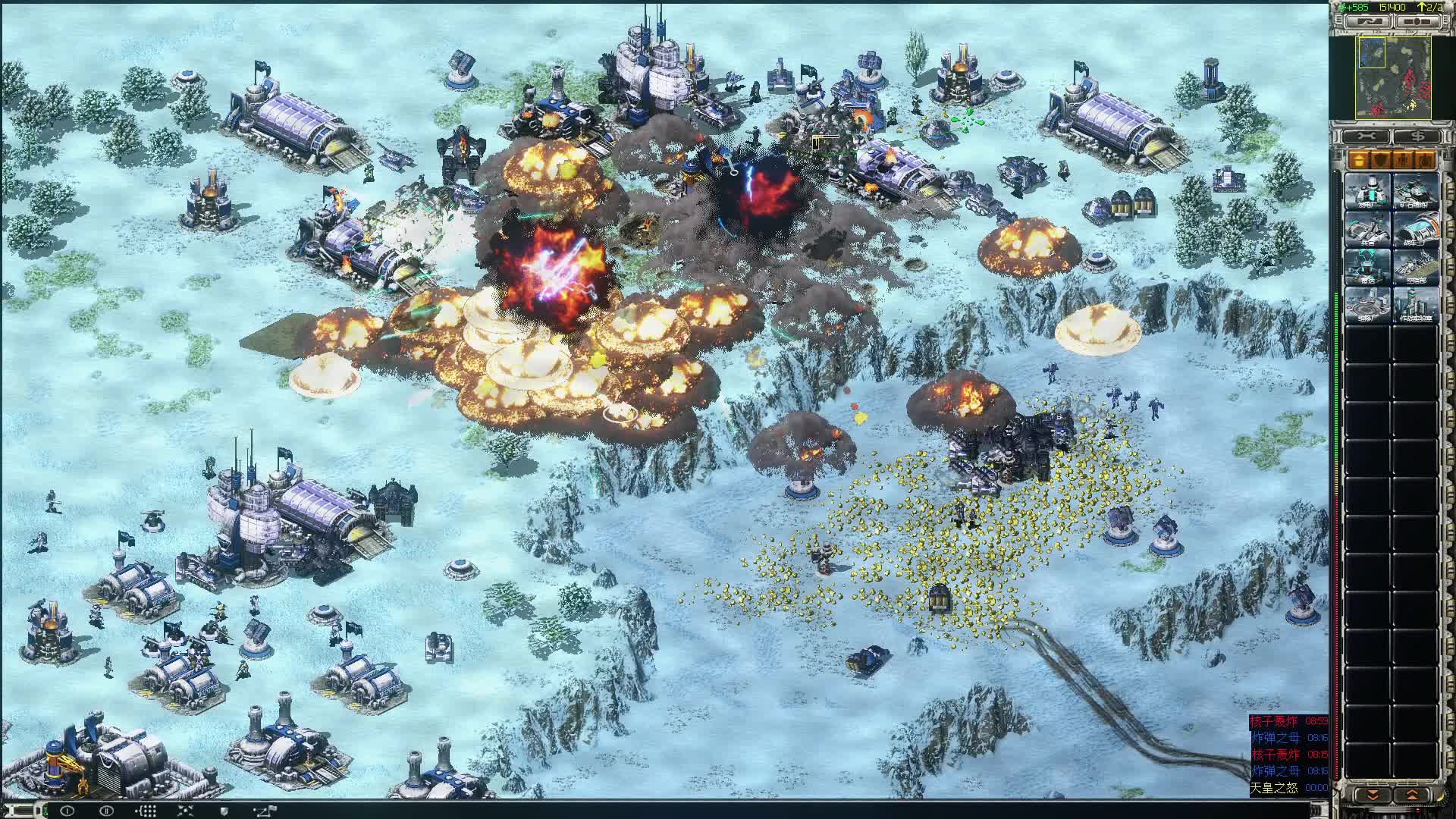Screen dimensions: 1456x819
Task: Toggle repair mode with the wrench button
Action: pyautogui.click(x=1365, y=135)
